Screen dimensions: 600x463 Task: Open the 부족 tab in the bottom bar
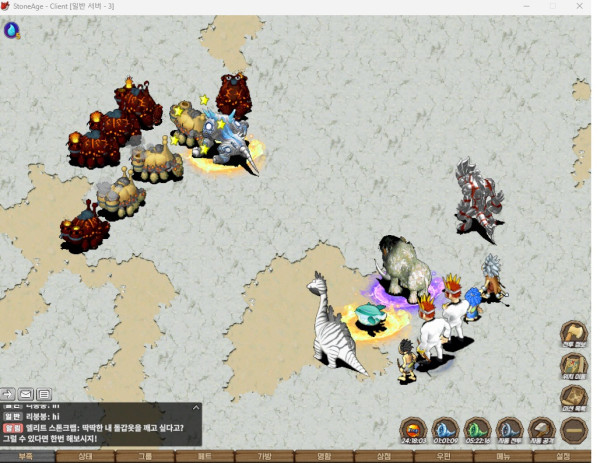point(26,456)
